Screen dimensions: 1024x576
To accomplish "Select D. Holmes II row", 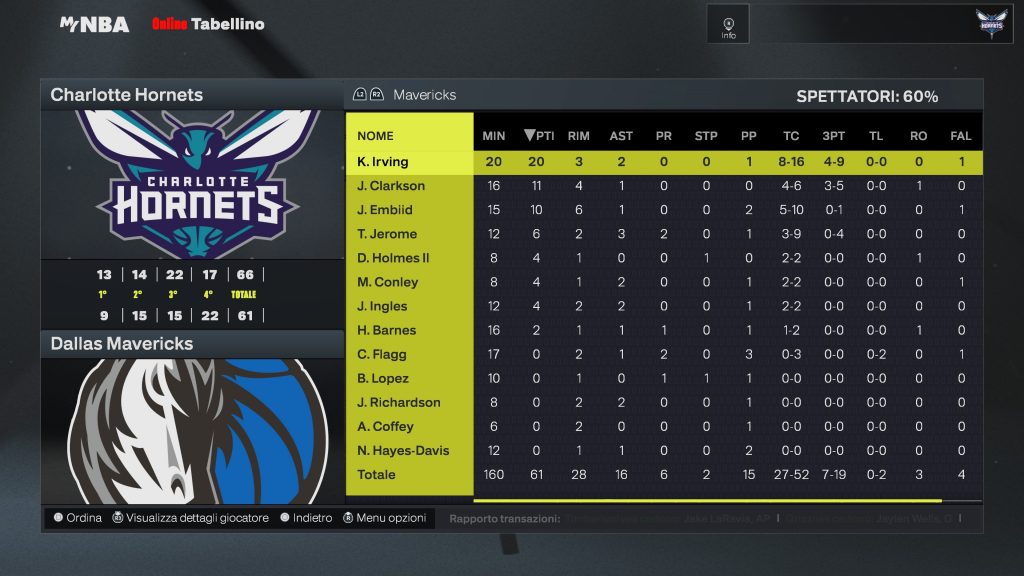I will (x=393, y=258).
